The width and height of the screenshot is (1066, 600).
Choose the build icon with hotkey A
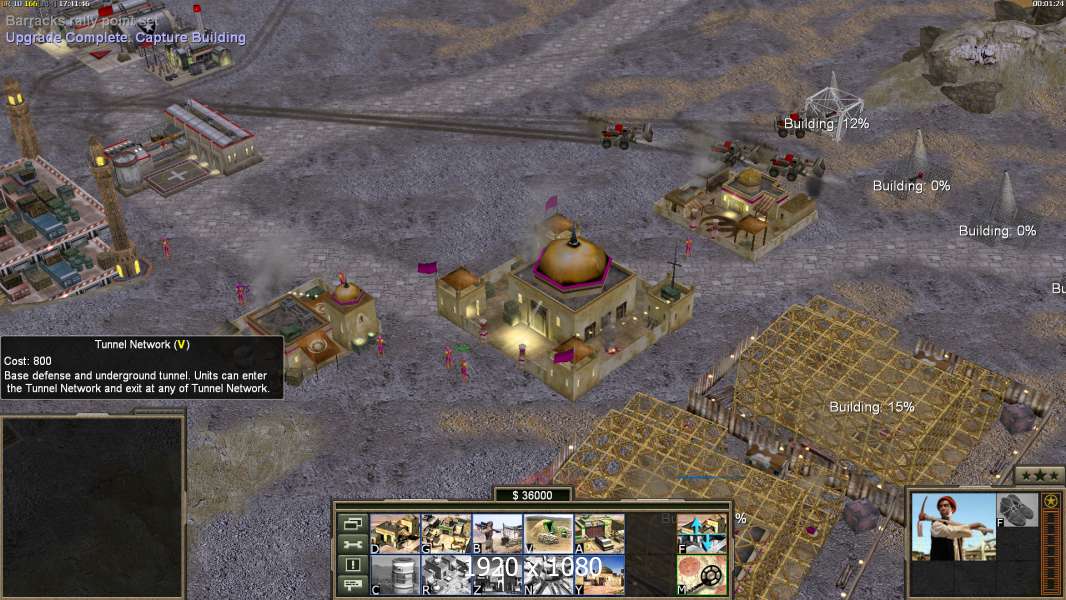tap(600, 533)
